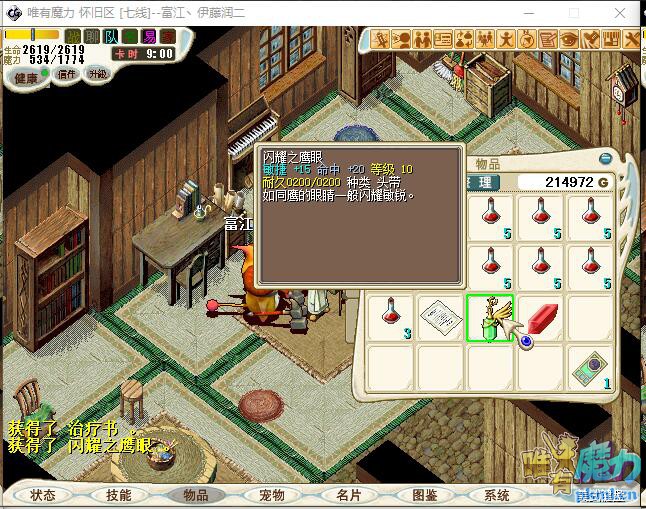
Task: Select the card item with quantity 1
Action: tap(590, 369)
